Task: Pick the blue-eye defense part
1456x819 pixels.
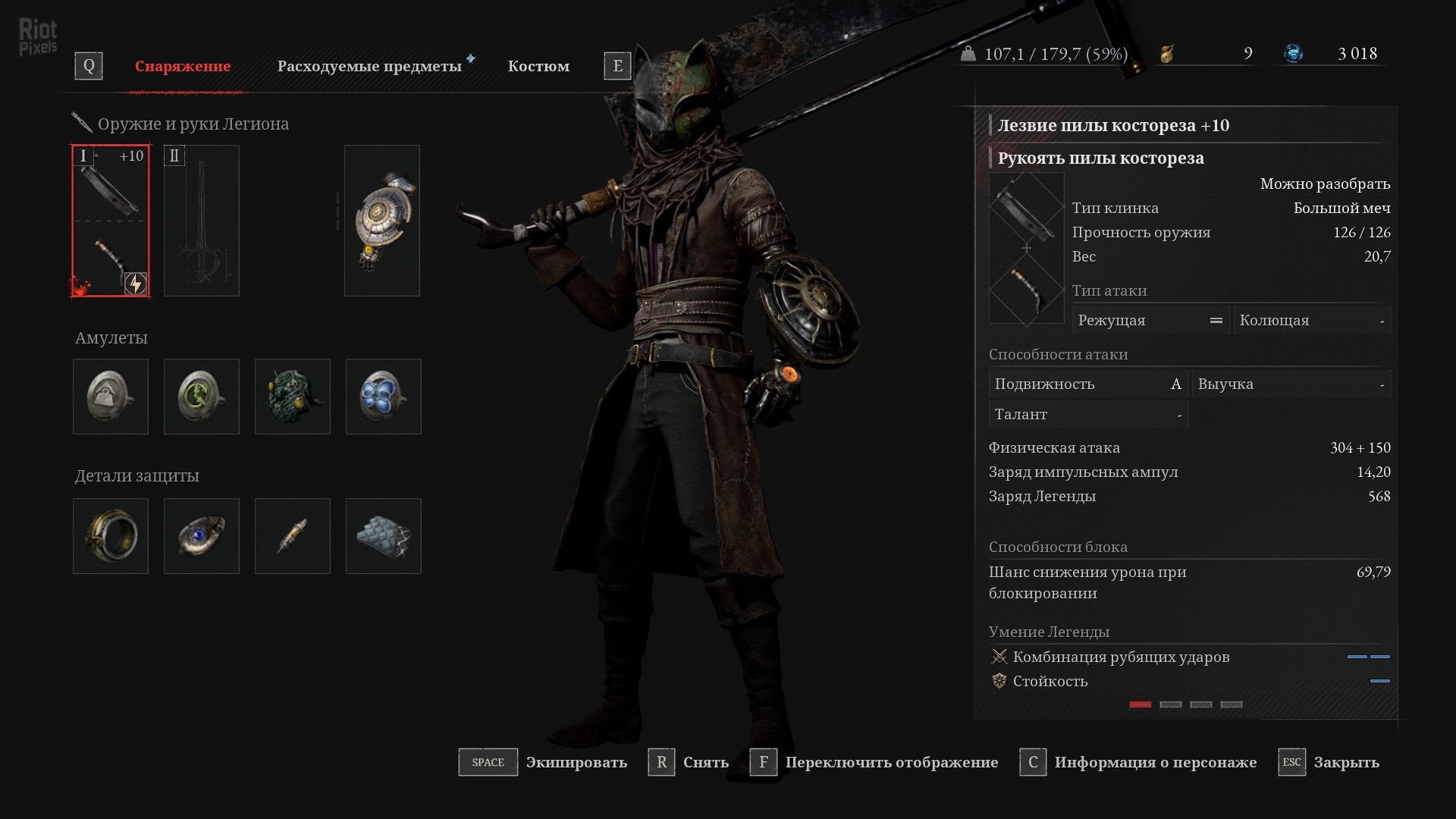Action: [202, 536]
